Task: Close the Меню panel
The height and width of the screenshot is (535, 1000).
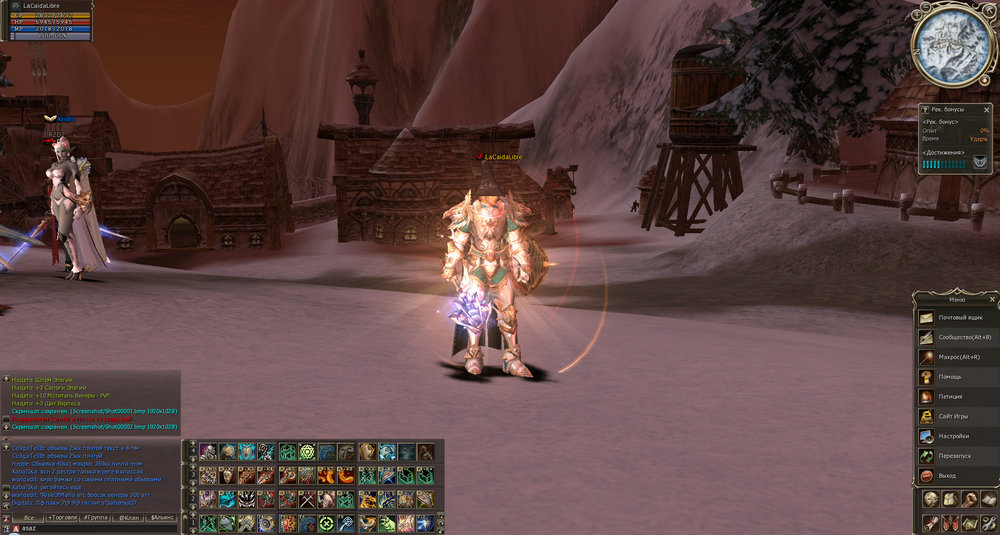Action: 993,299
